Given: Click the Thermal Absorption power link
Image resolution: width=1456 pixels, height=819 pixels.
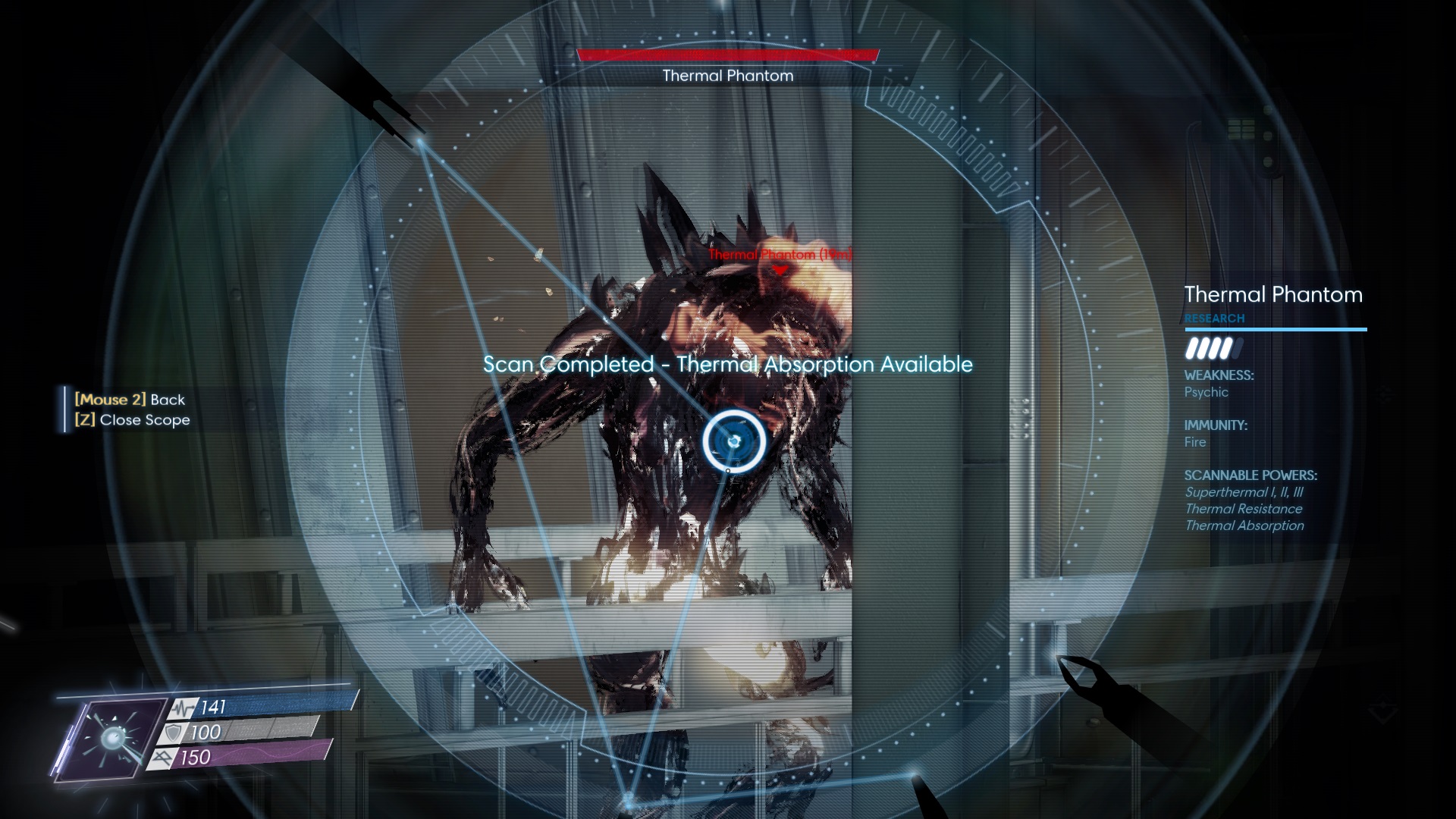Looking at the screenshot, I should [x=1244, y=525].
